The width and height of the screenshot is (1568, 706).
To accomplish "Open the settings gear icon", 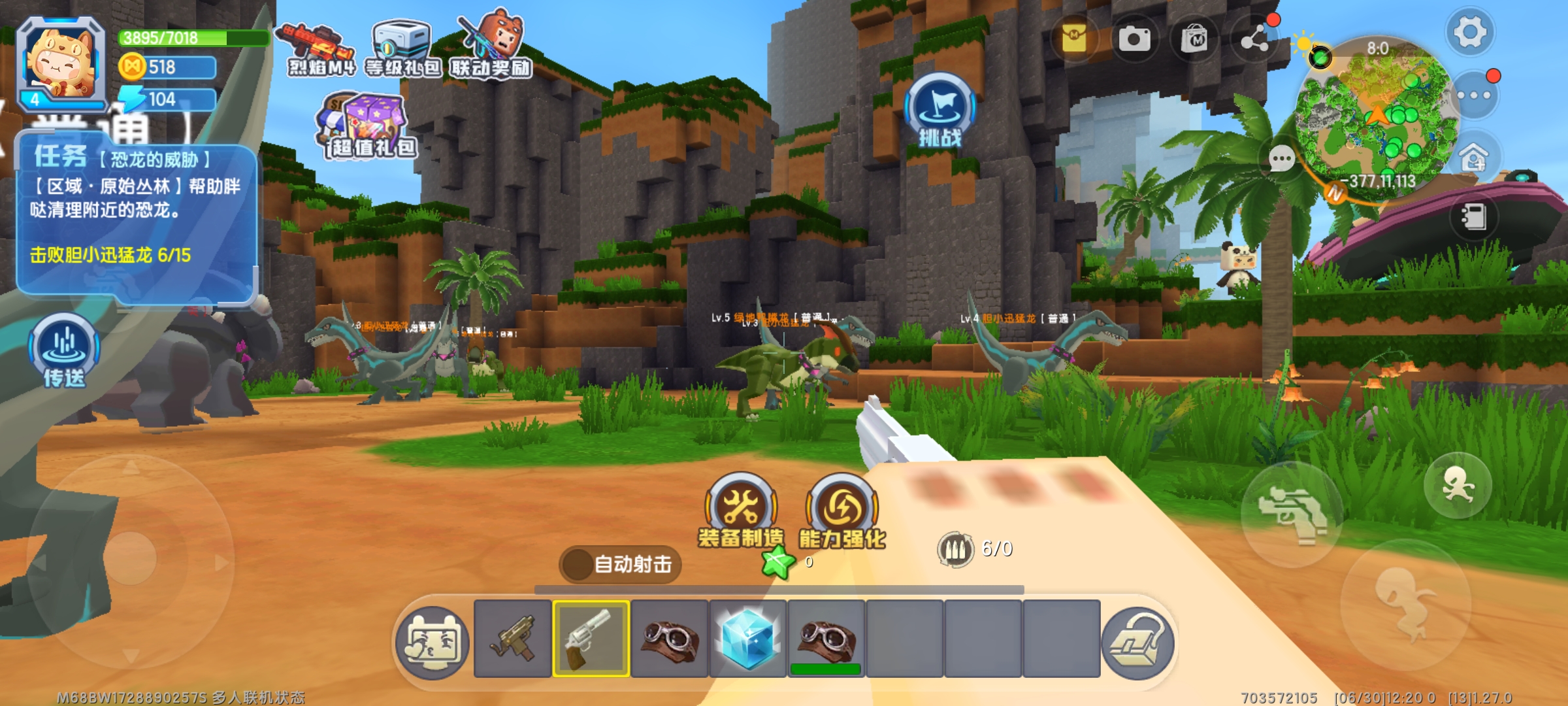I will coord(1469,32).
